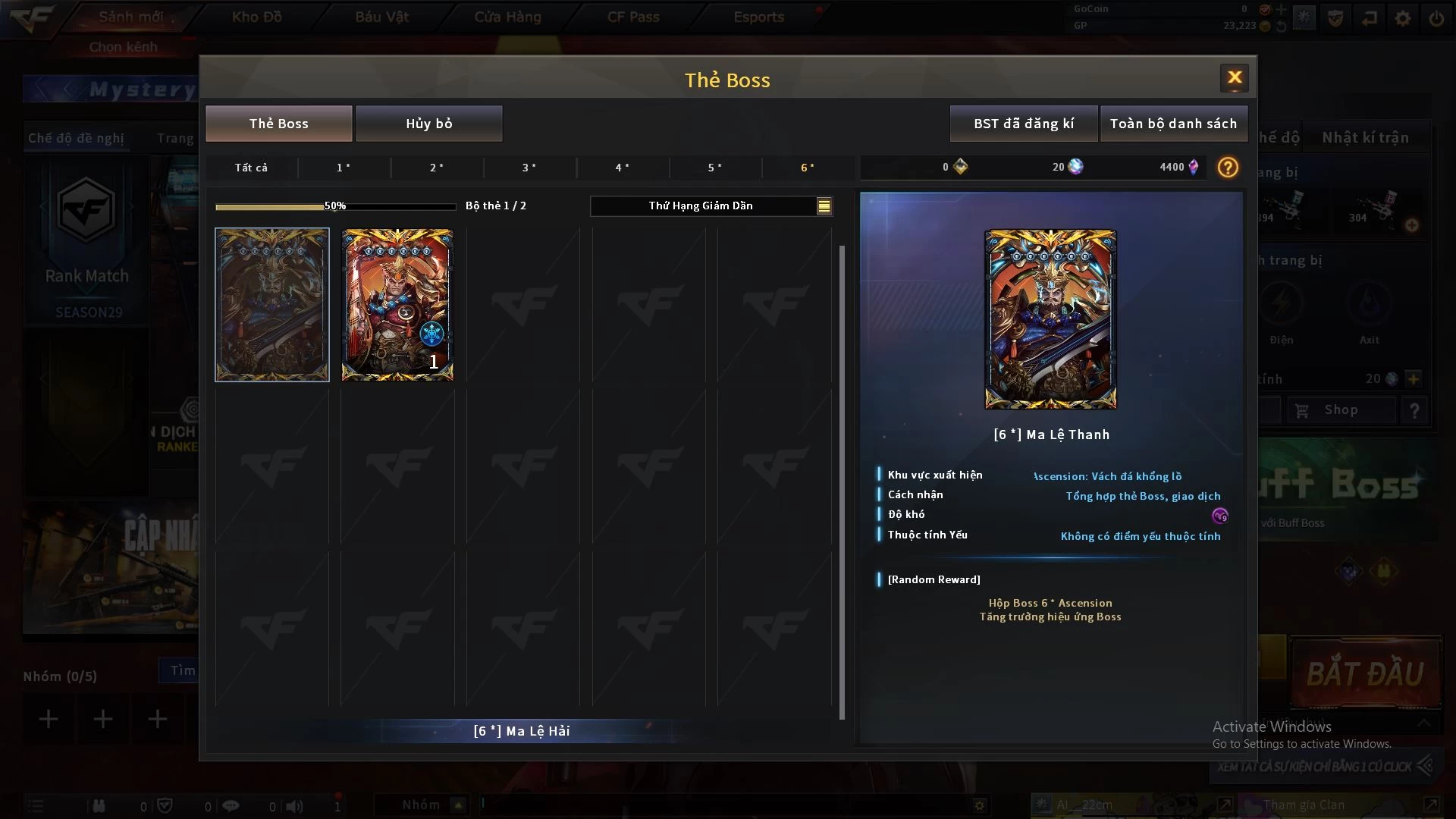Select the 2-star card filter

pos(437,168)
